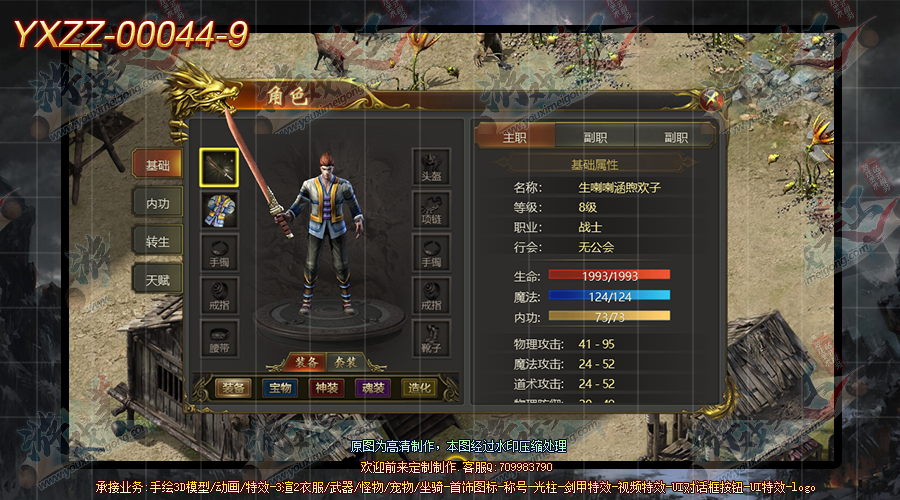The height and width of the screenshot is (500, 900).
Task: Select the 主职 main class tab
Action: 514,137
